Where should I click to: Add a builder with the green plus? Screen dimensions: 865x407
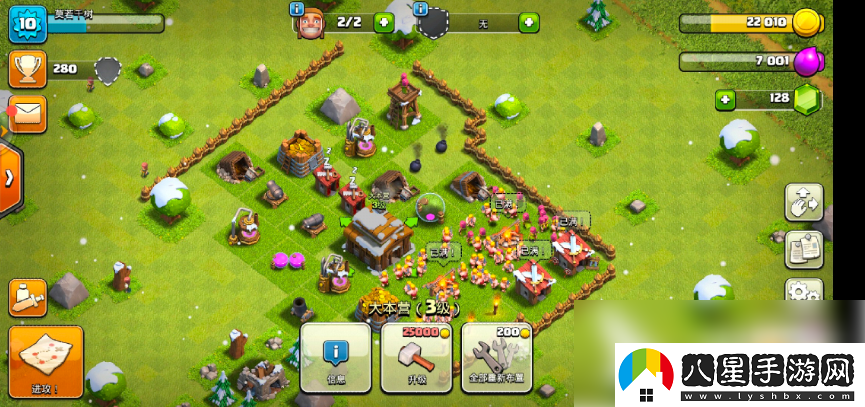pos(383,22)
